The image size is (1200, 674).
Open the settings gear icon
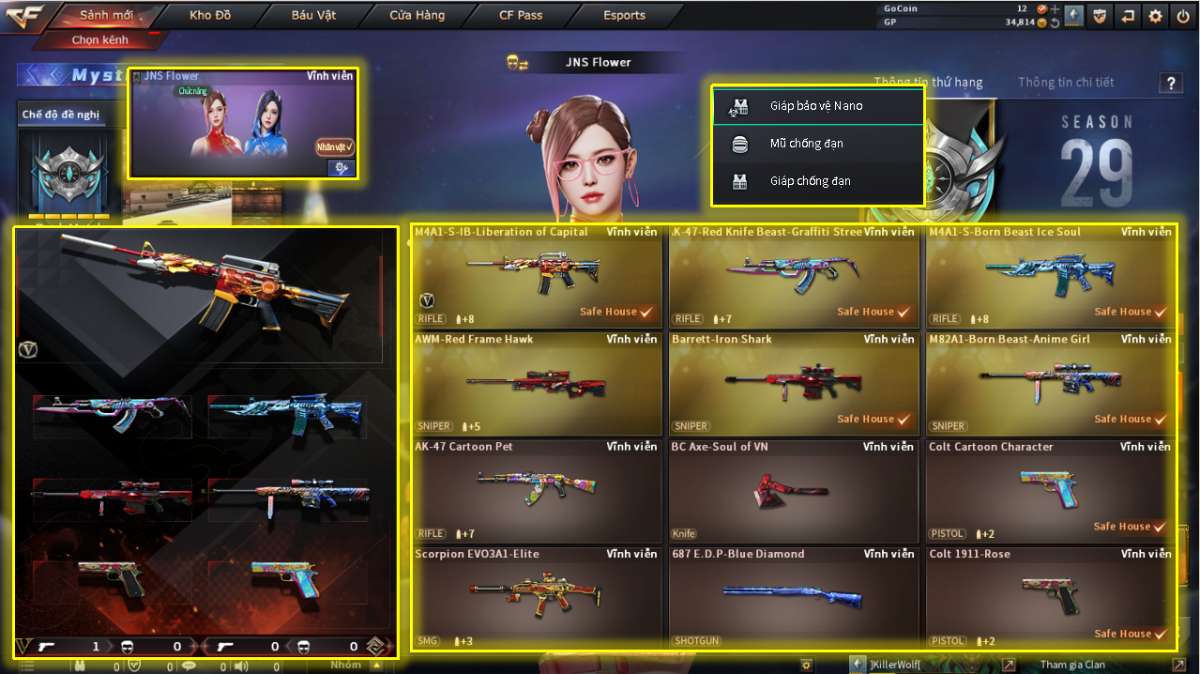pos(1156,16)
